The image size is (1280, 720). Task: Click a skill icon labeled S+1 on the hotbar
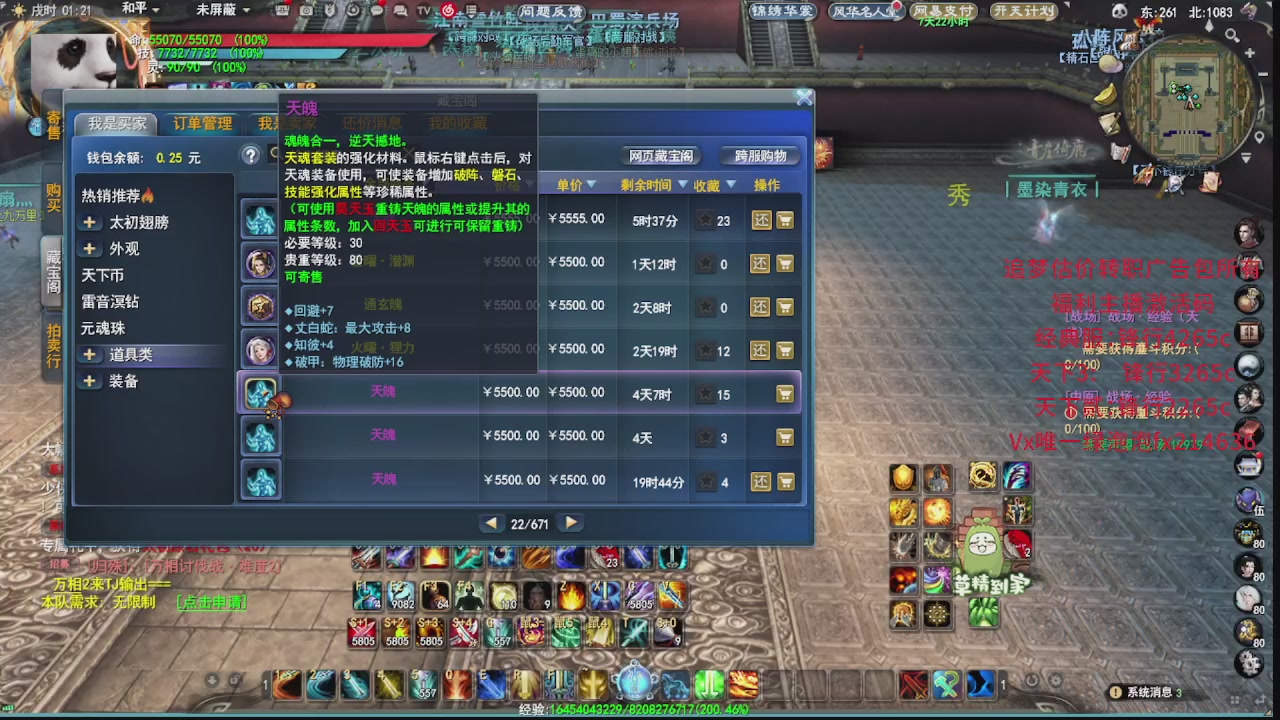coord(362,632)
